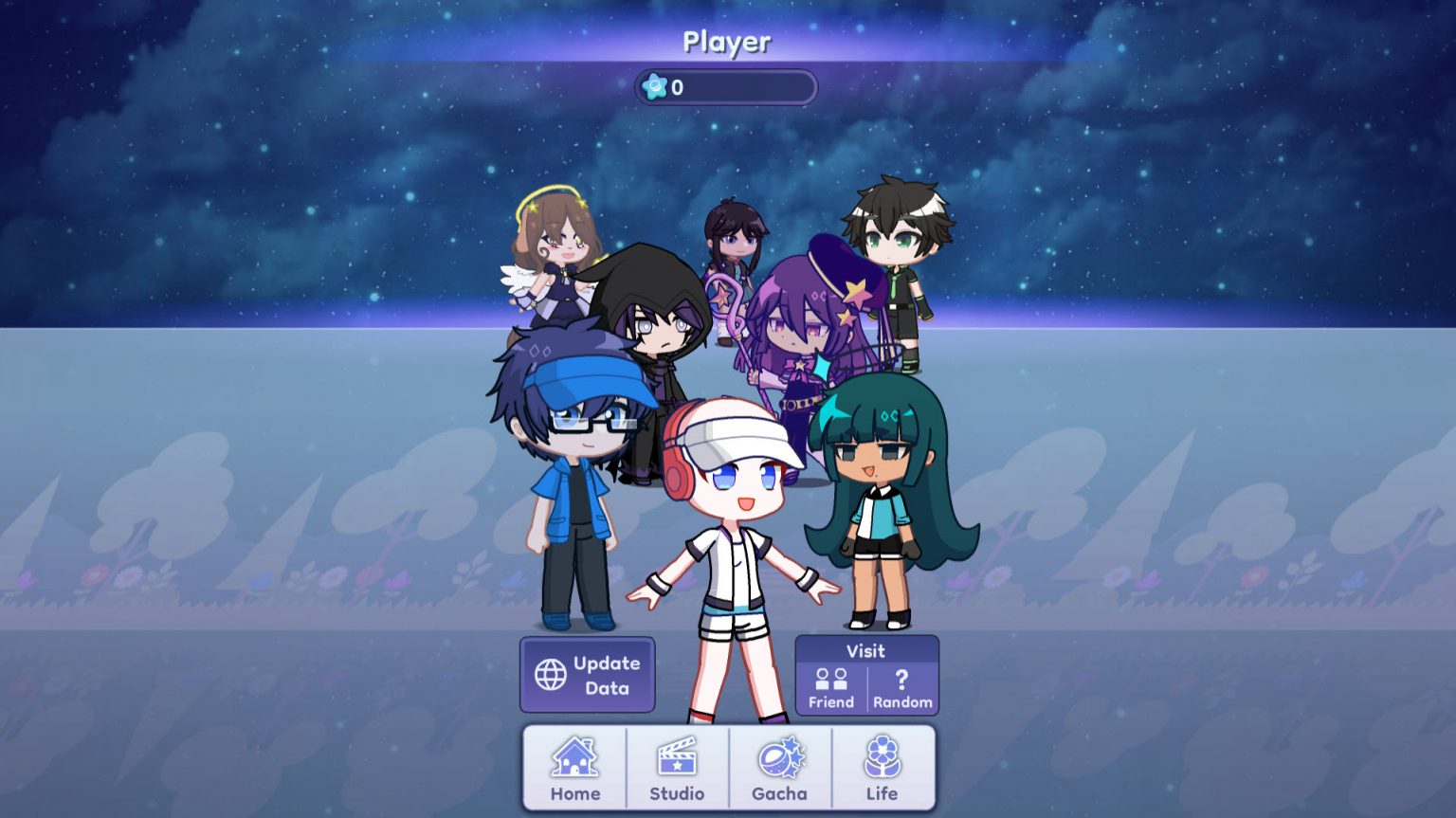Select the Studio clapperboard icon
1456x818 pixels.
pyautogui.click(x=677, y=758)
